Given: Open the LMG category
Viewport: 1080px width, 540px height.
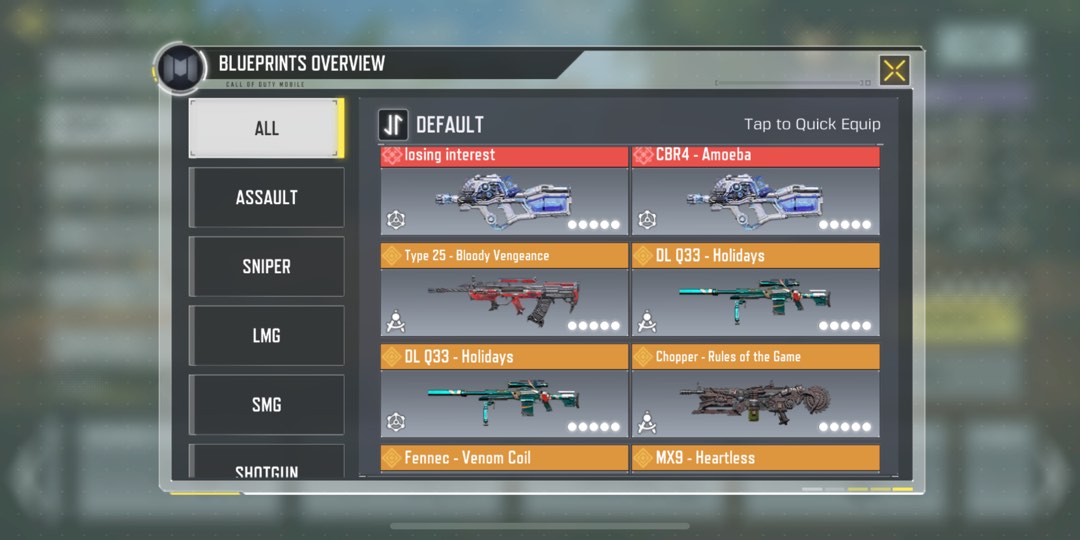Looking at the screenshot, I should click(266, 335).
